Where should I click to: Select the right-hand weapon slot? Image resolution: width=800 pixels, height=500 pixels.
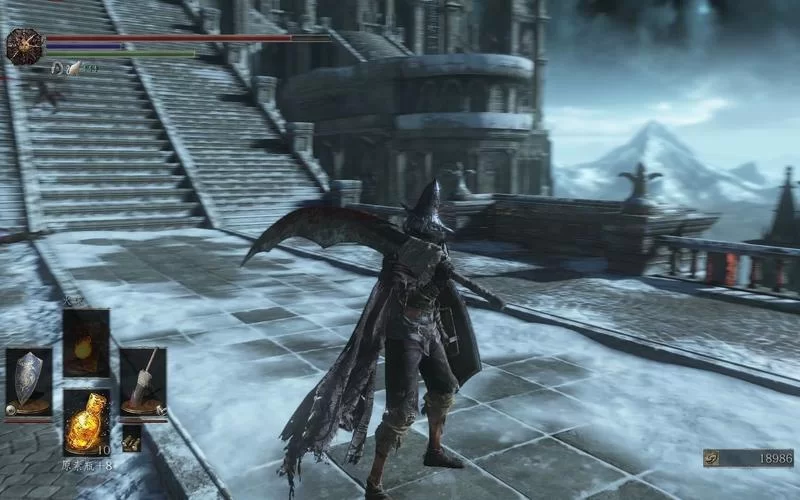click(x=143, y=380)
